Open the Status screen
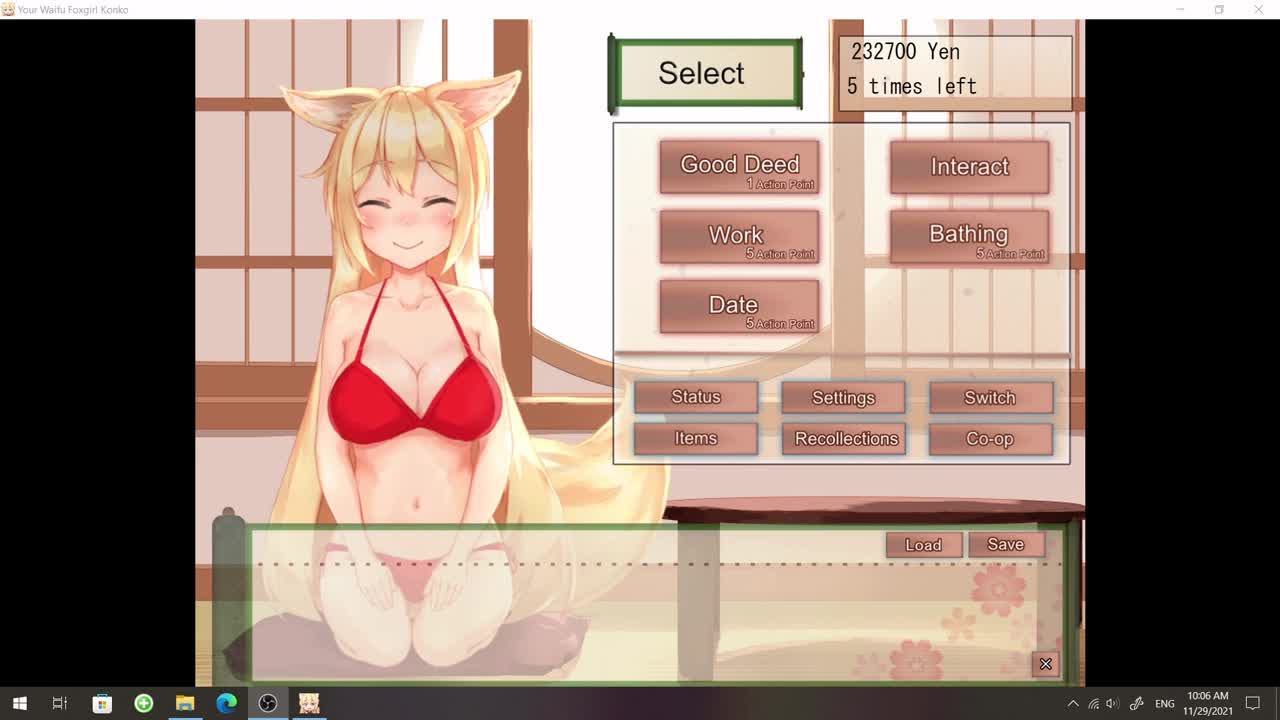 [696, 397]
